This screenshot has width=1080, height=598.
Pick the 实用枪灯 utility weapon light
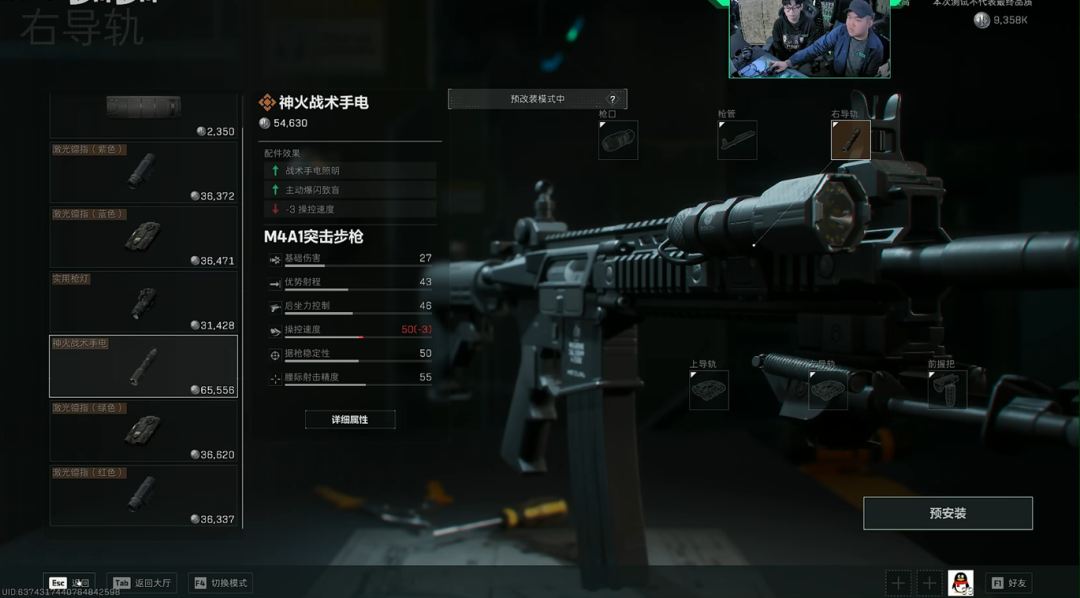coord(143,302)
